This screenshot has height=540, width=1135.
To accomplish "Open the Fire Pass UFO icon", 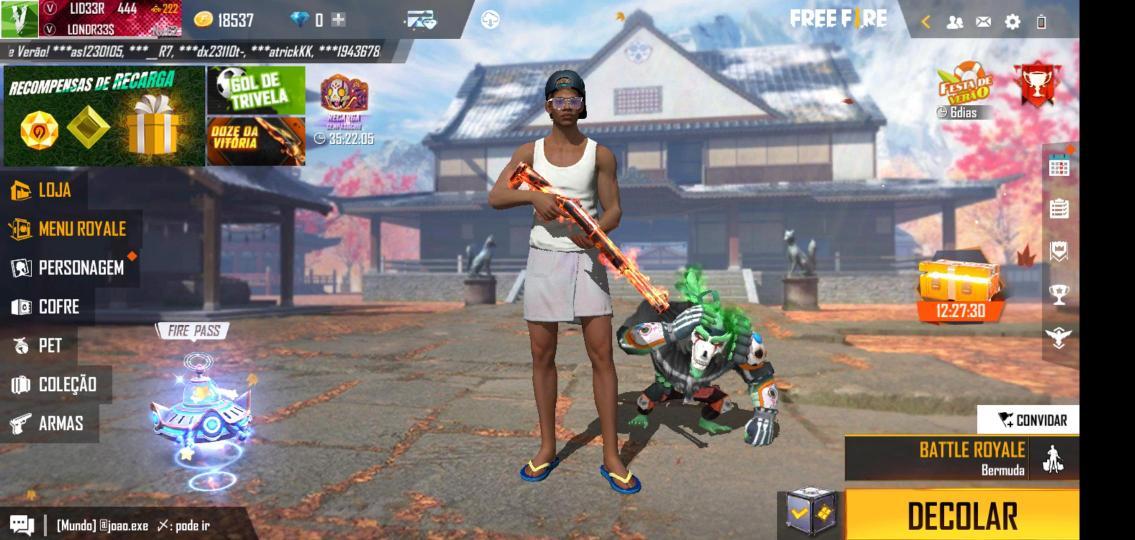I will [201, 405].
